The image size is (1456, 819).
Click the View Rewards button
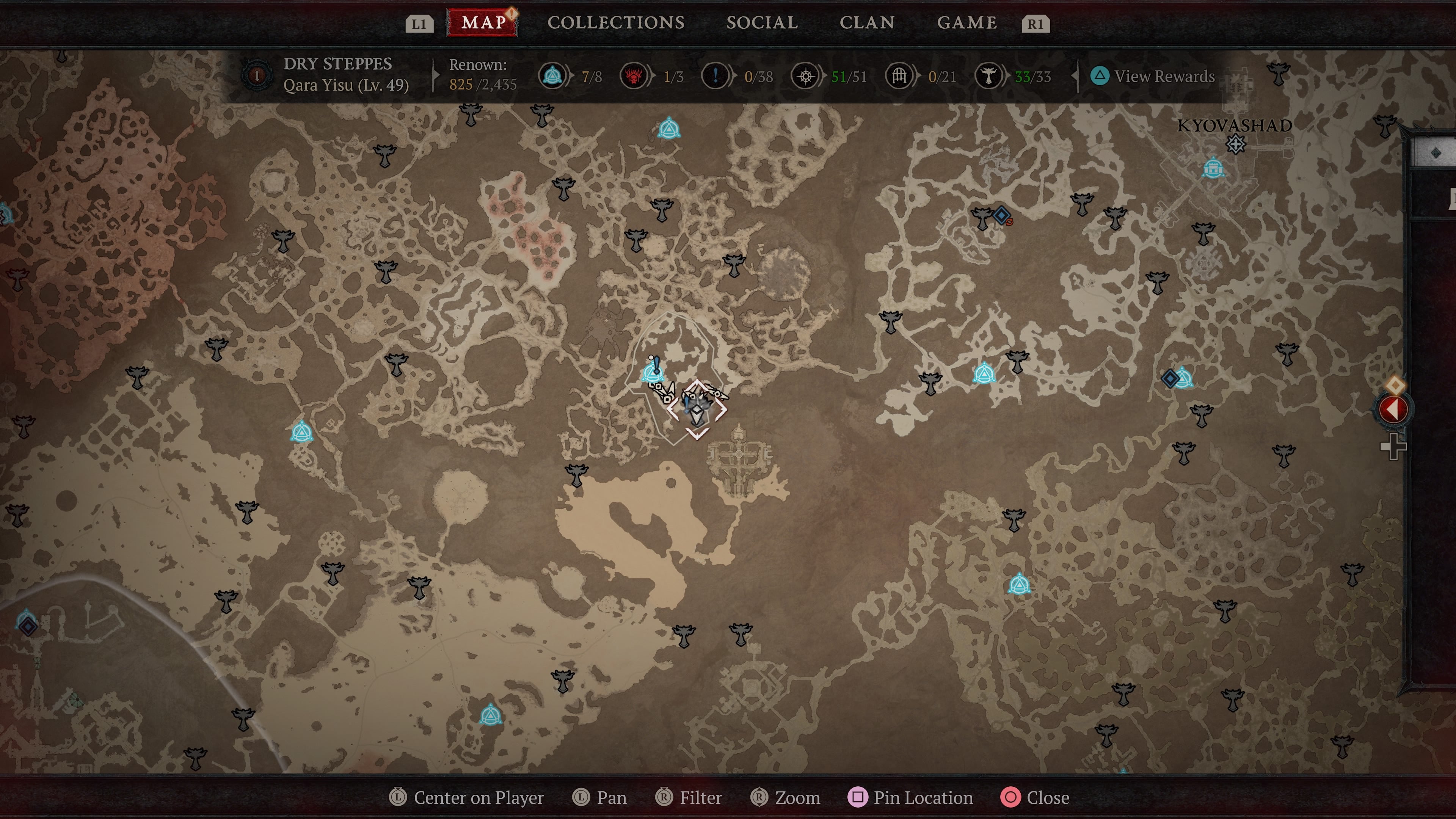1152,76
